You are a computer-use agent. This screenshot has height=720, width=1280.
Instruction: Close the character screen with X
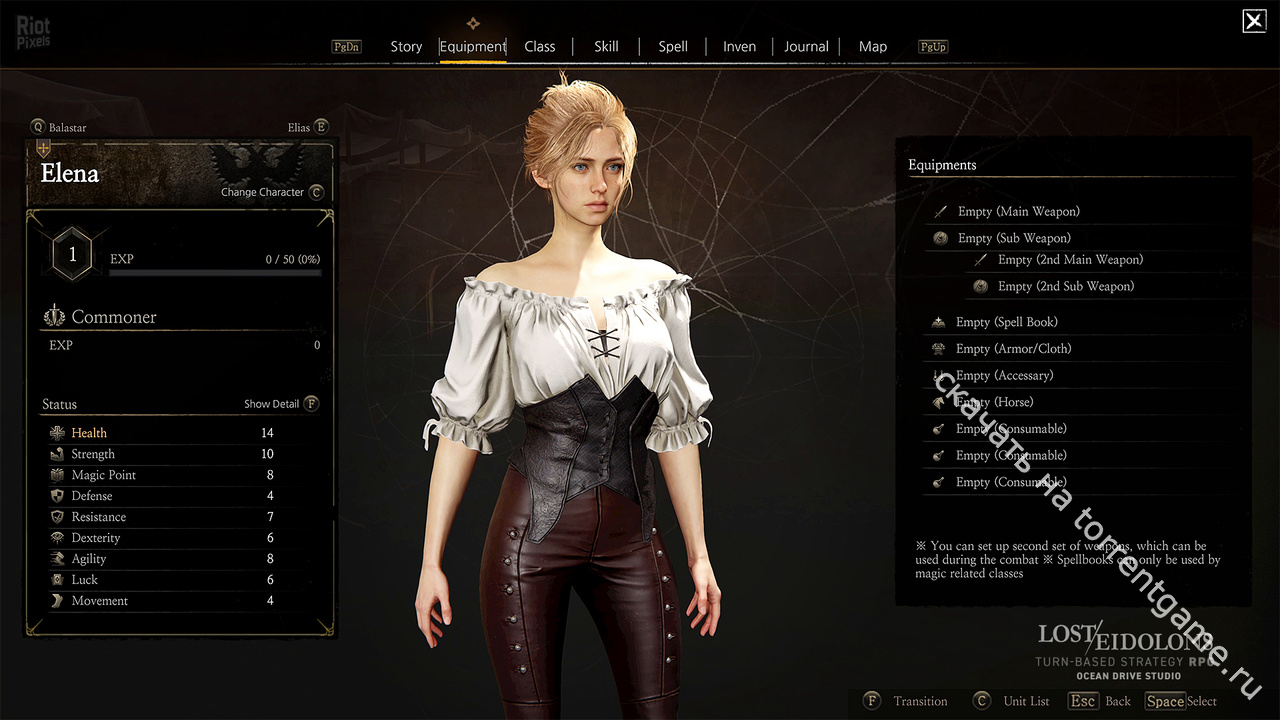click(1253, 21)
